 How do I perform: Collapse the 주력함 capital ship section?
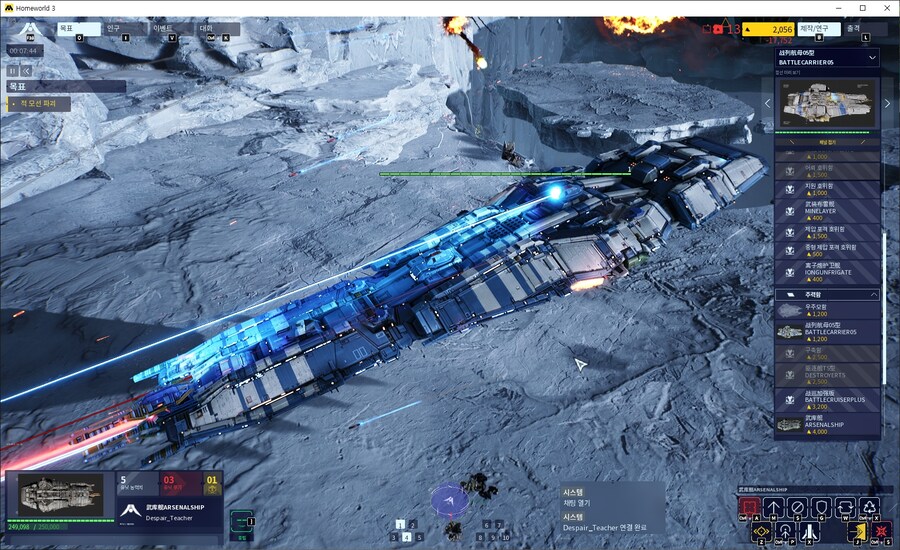873,295
